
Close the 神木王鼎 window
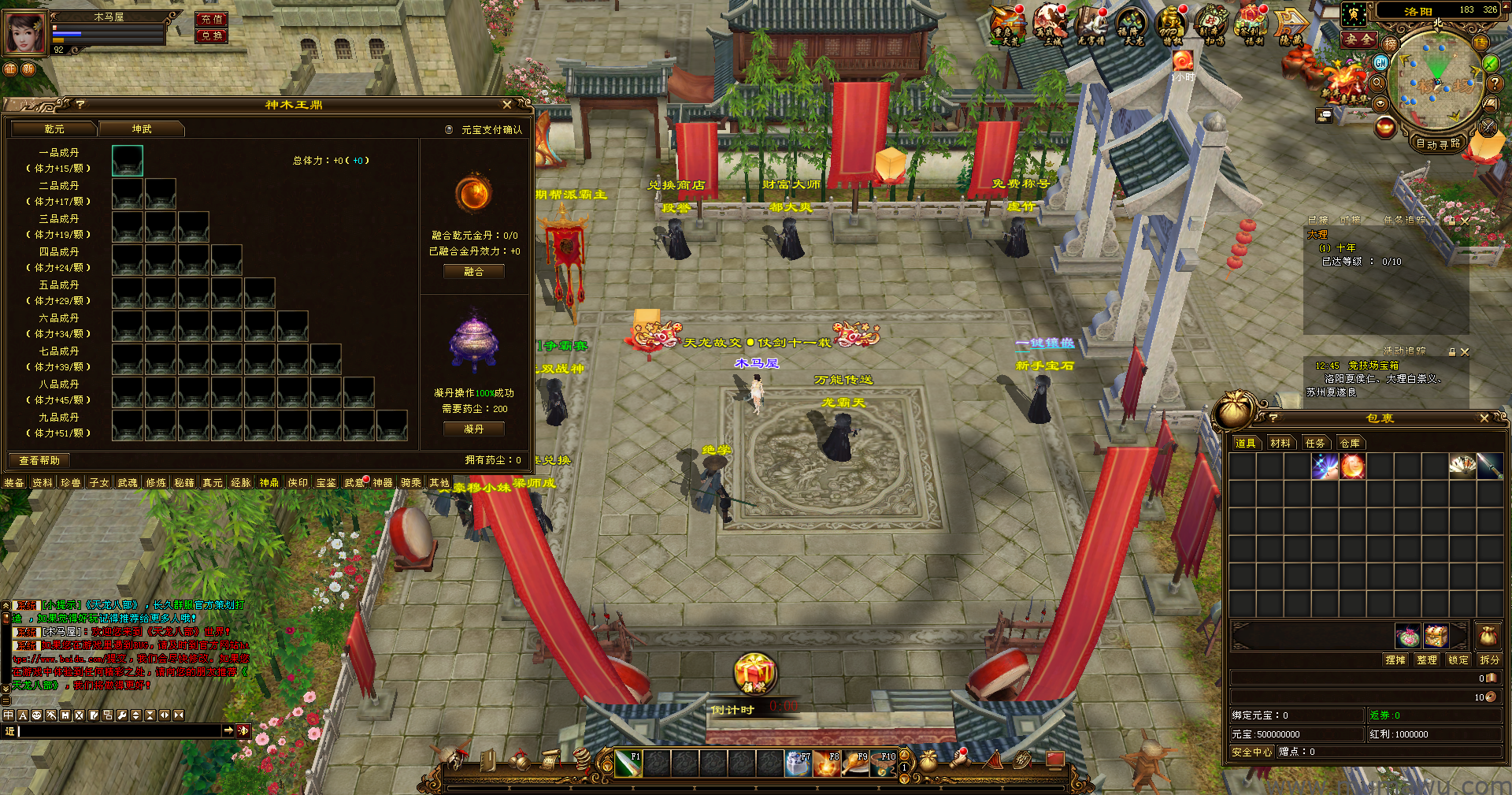(x=507, y=105)
